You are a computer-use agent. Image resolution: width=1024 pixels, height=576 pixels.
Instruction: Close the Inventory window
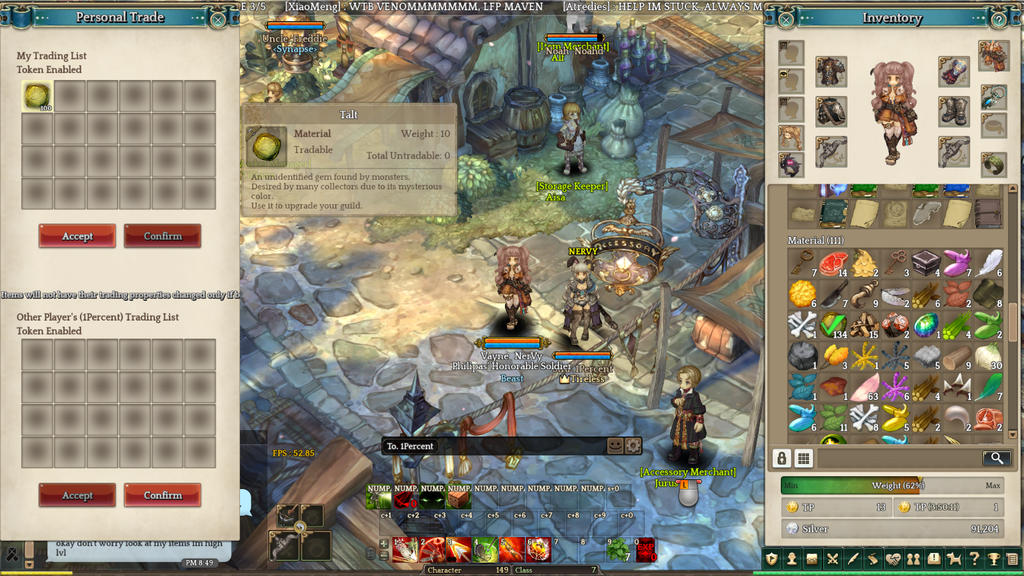pos(786,18)
